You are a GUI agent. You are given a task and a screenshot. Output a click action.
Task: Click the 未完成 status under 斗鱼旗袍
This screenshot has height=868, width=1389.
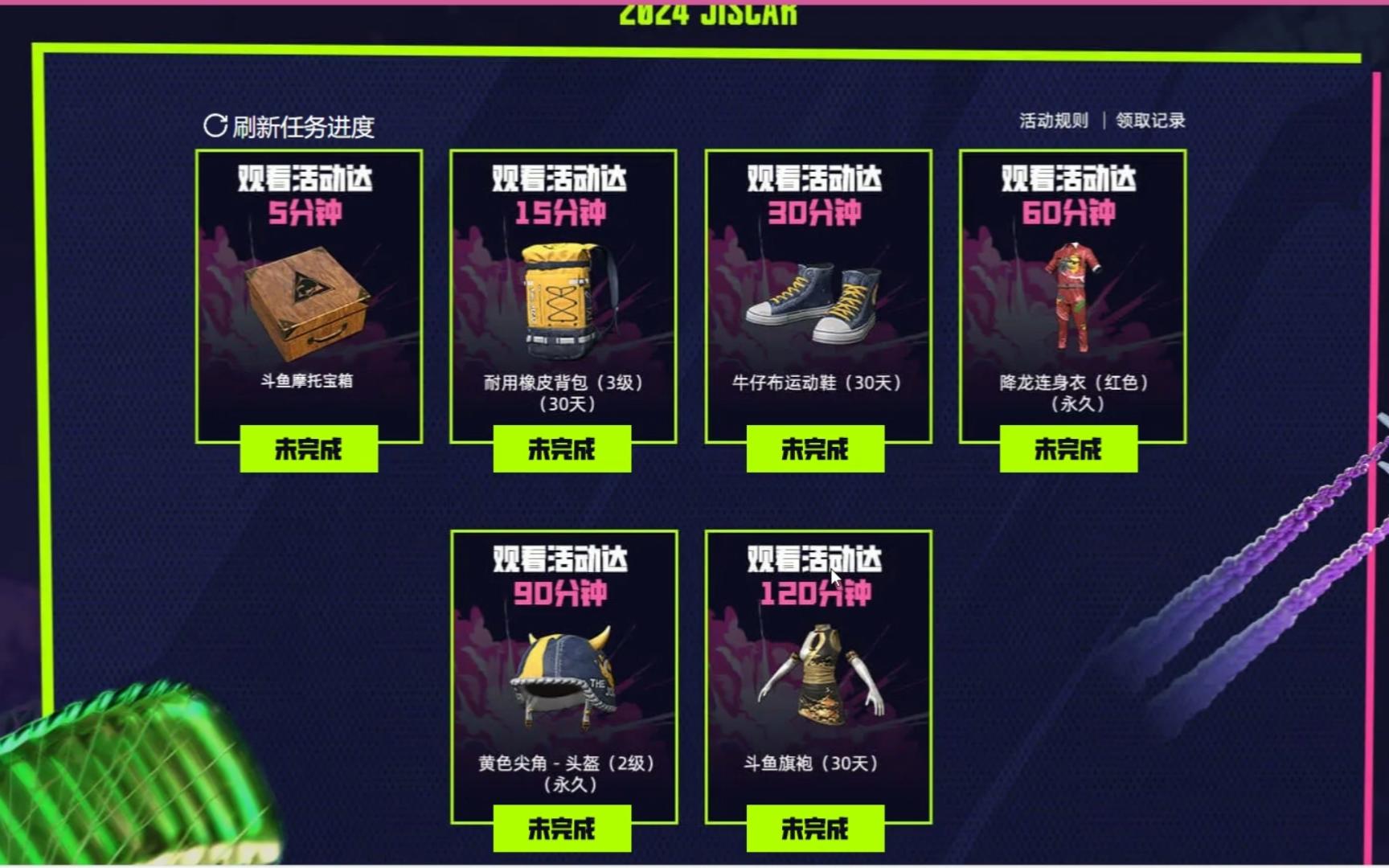point(816,828)
